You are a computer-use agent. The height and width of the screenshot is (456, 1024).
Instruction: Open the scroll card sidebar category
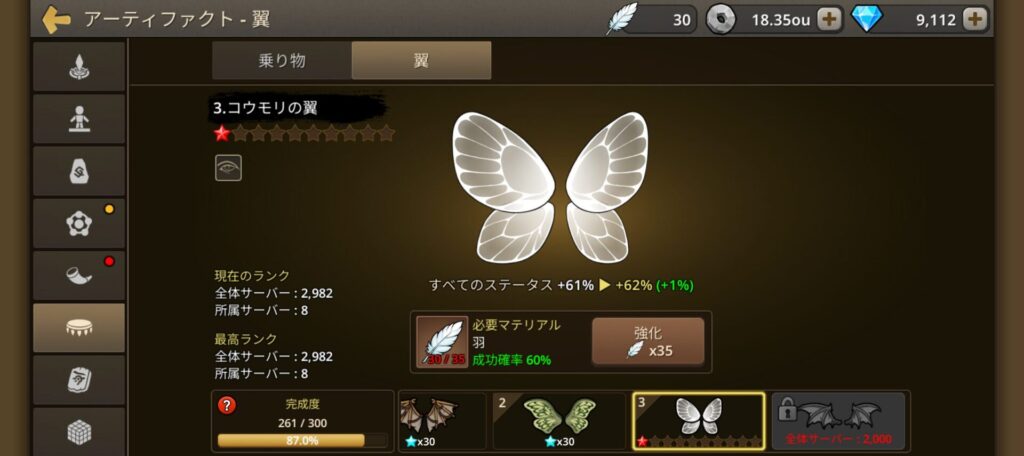[79, 380]
